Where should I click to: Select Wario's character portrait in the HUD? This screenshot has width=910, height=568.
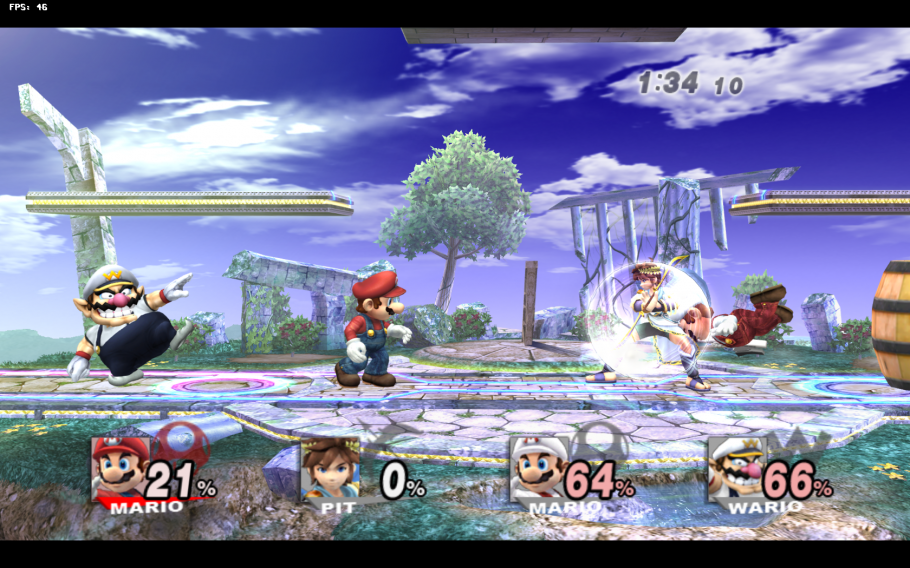pyautogui.click(x=737, y=468)
